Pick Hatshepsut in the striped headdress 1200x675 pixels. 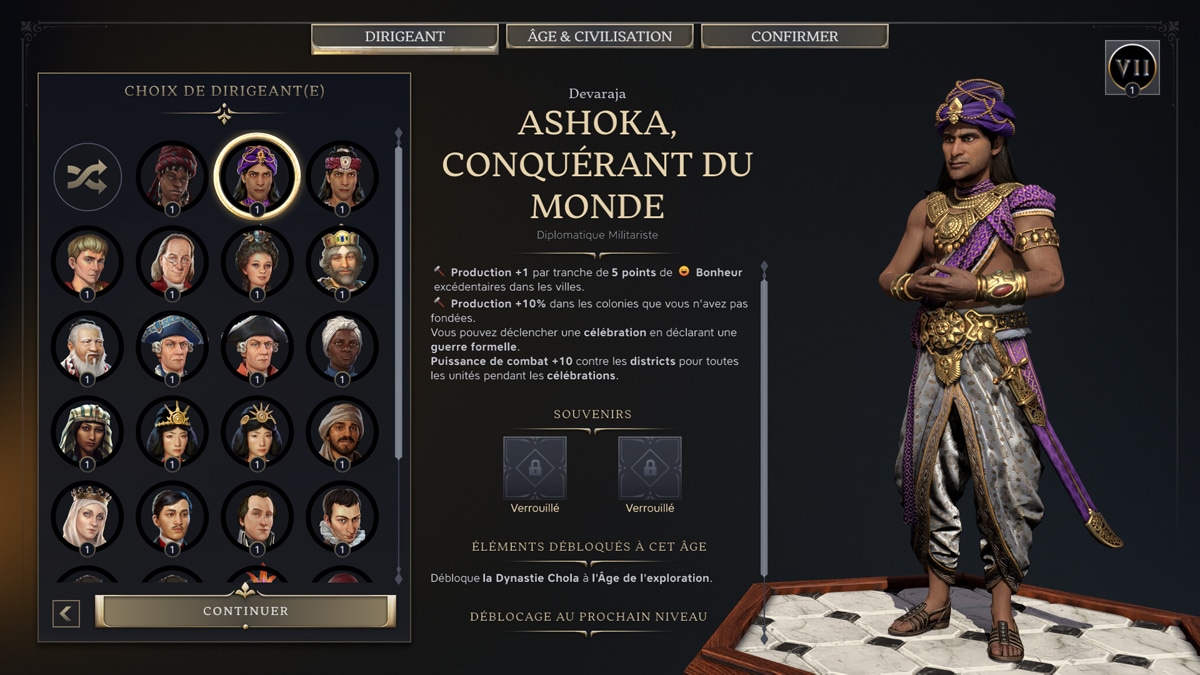pos(87,431)
